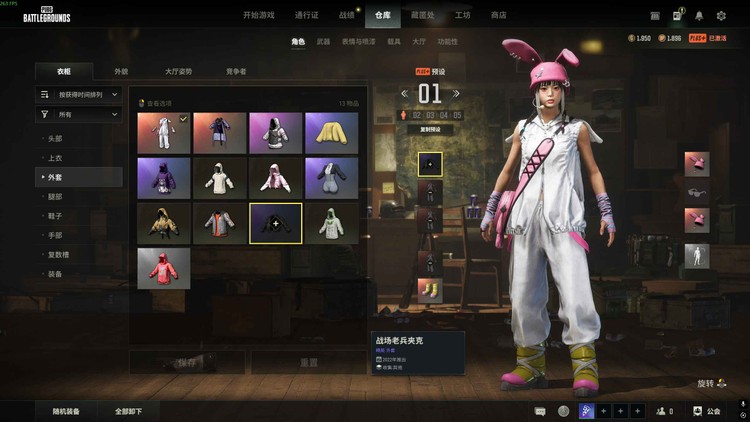750x422 pixels.
Task: Open the 工坊 (Workshop) menu
Action: tap(463, 15)
